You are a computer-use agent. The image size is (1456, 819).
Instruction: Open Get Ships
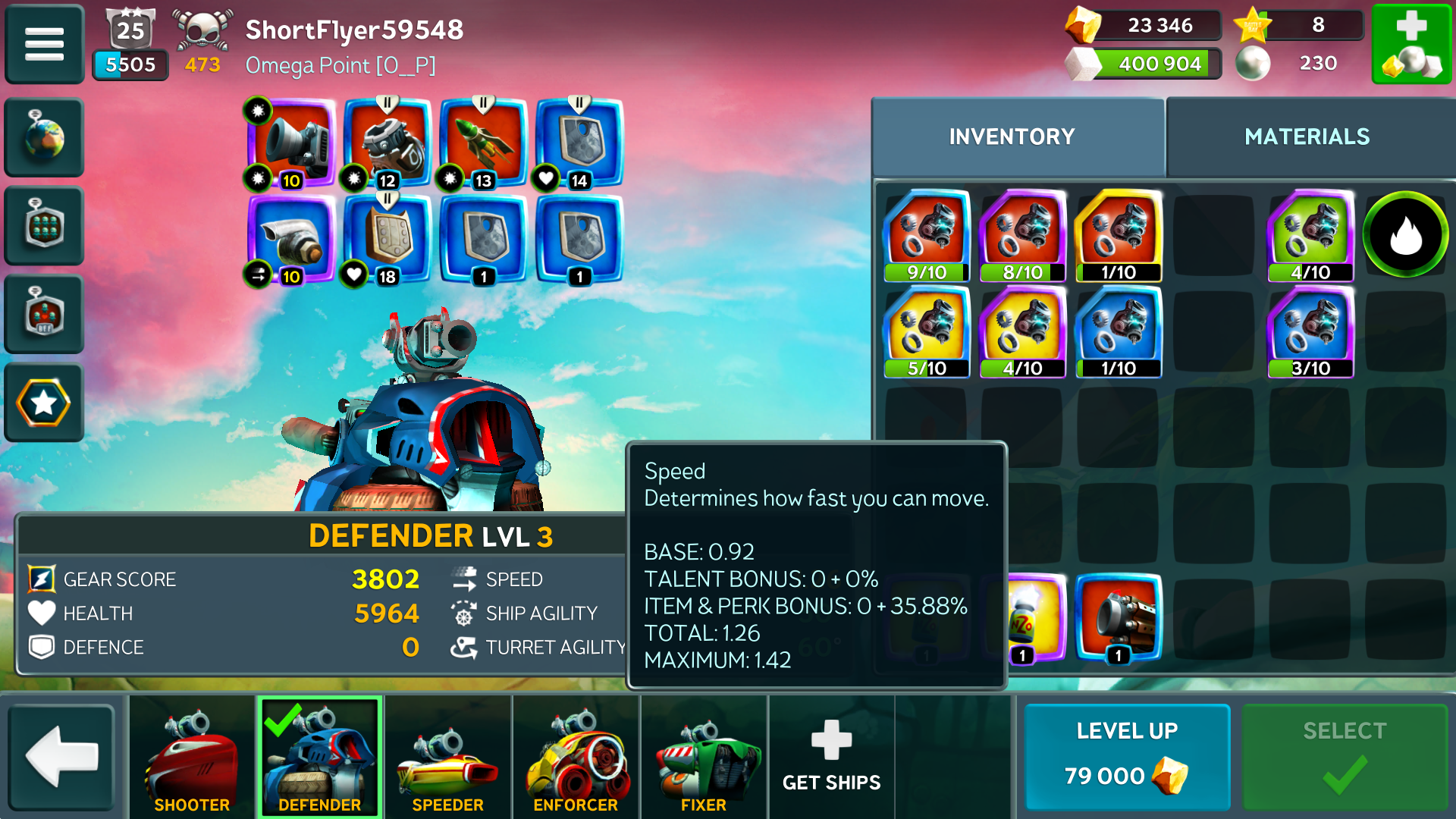tap(831, 756)
